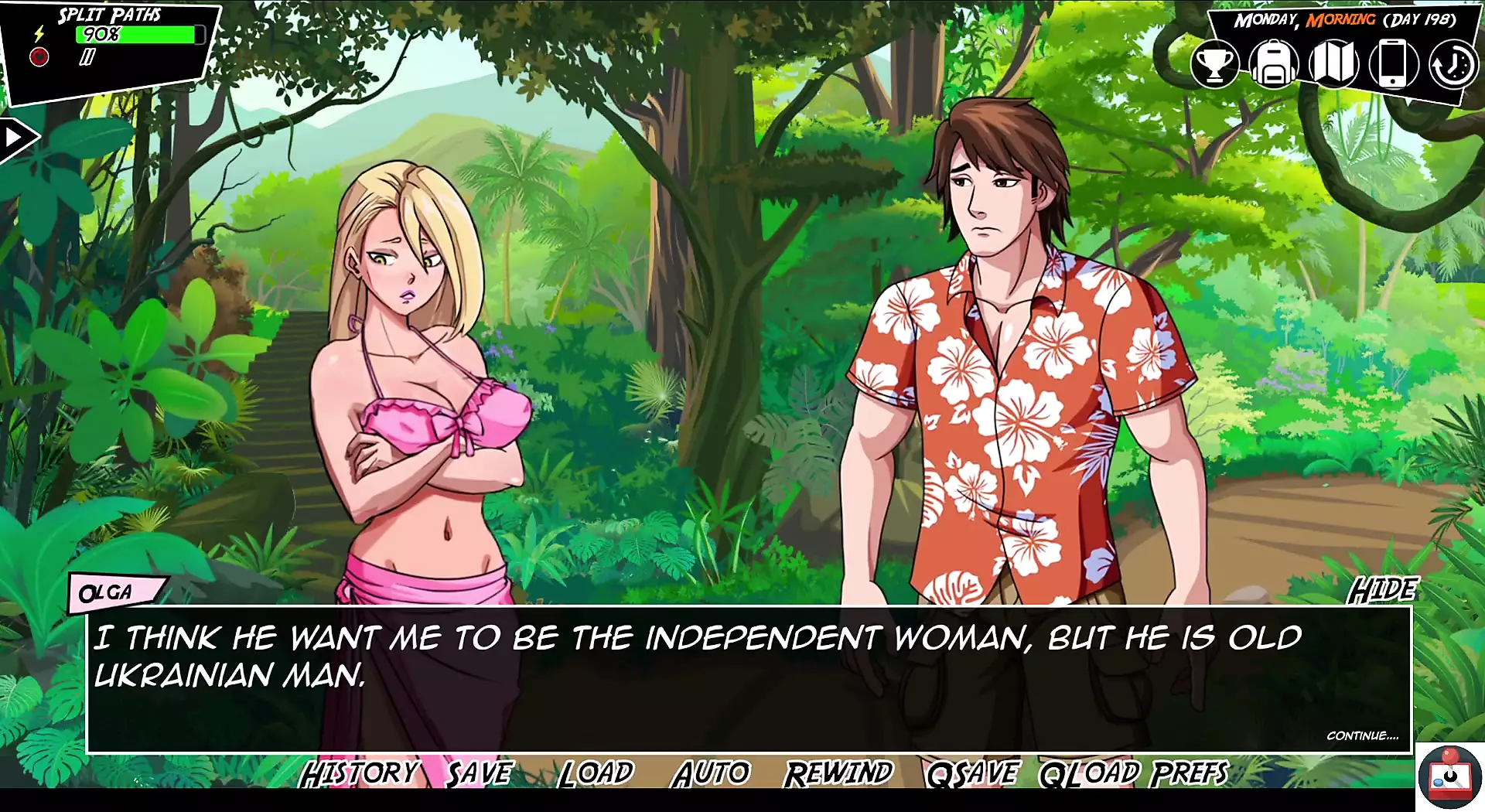1485x812 pixels.
Task: Quick save with QSave
Action: (972, 773)
